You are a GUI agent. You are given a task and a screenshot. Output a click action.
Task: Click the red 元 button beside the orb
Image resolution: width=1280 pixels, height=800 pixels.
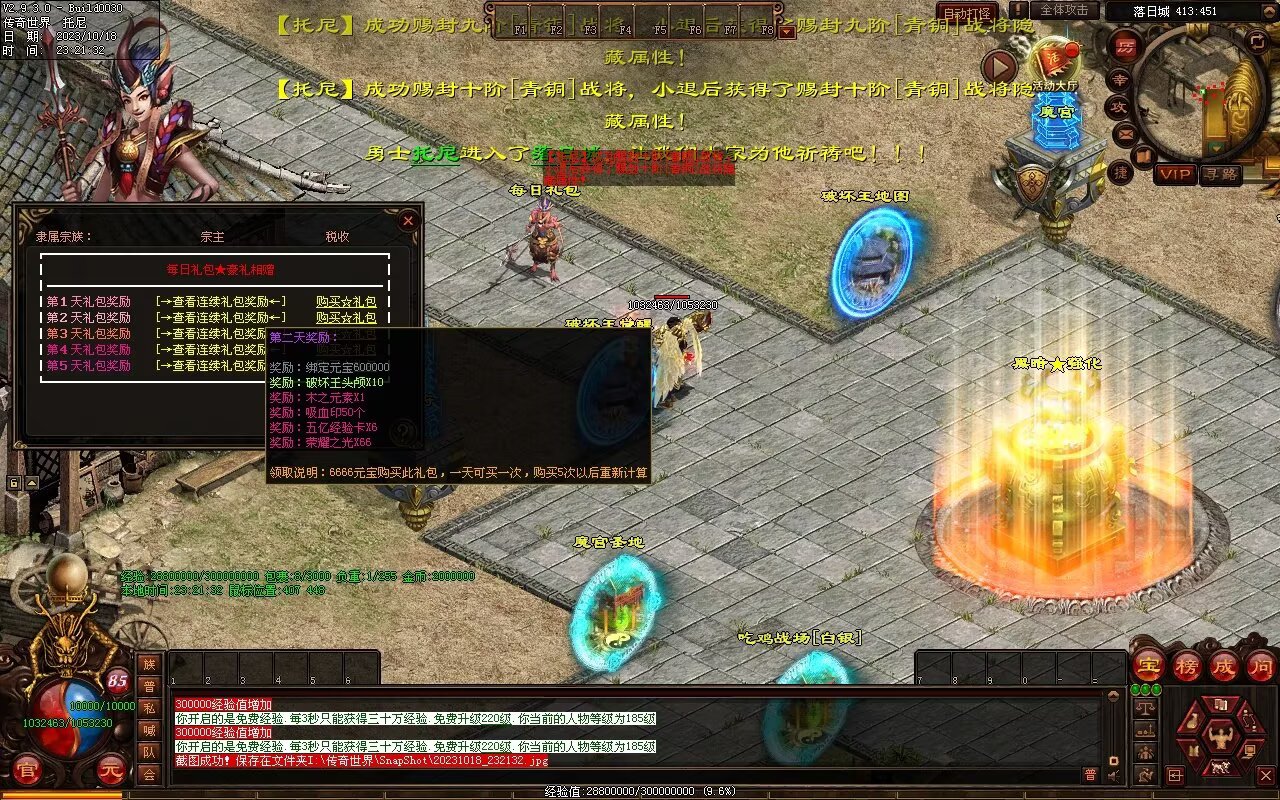click(109, 771)
